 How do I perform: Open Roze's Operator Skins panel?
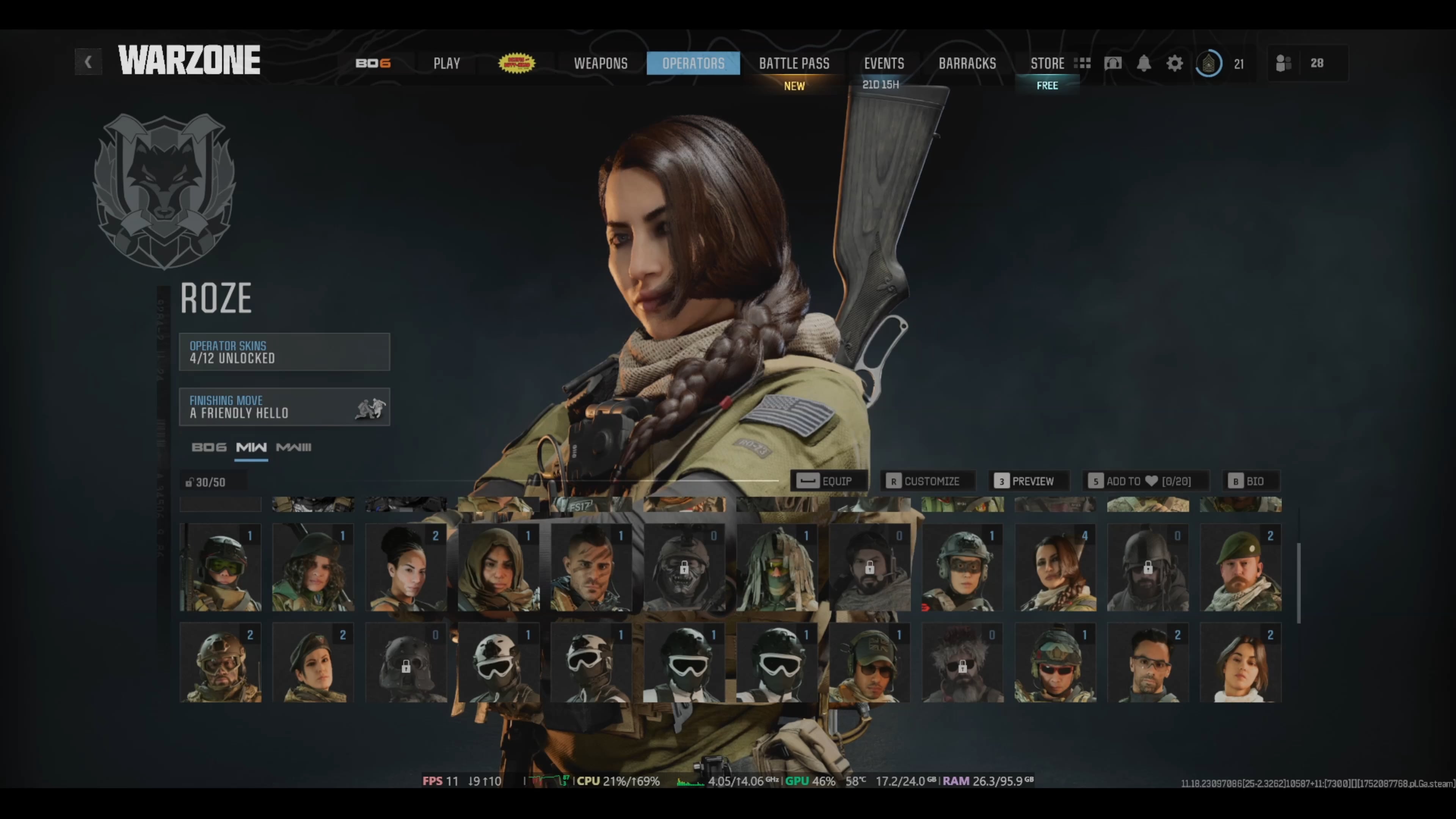(x=284, y=351)
